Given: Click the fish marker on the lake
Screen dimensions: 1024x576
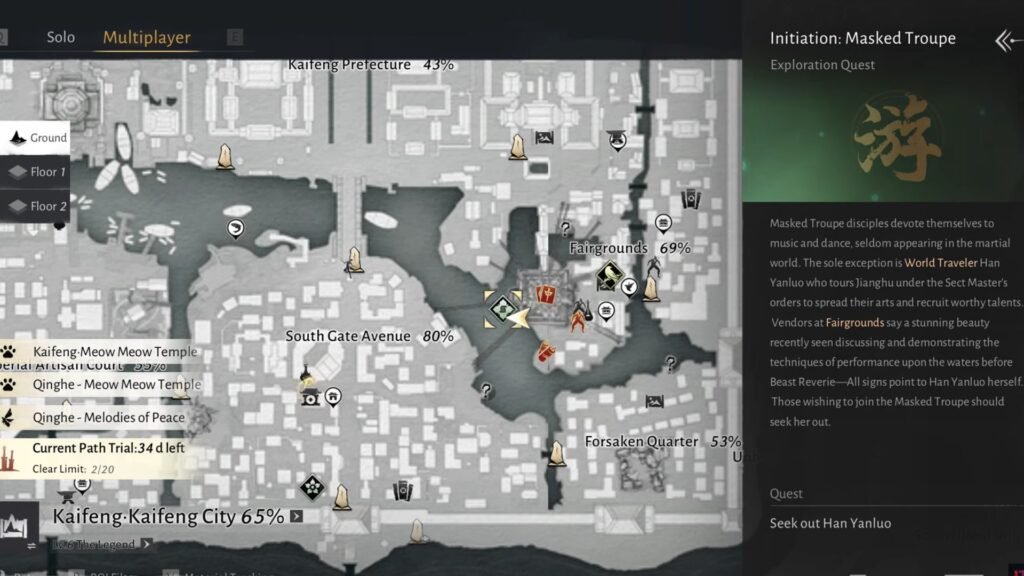Looking at the screenshot, I should [x=236, y=229].
